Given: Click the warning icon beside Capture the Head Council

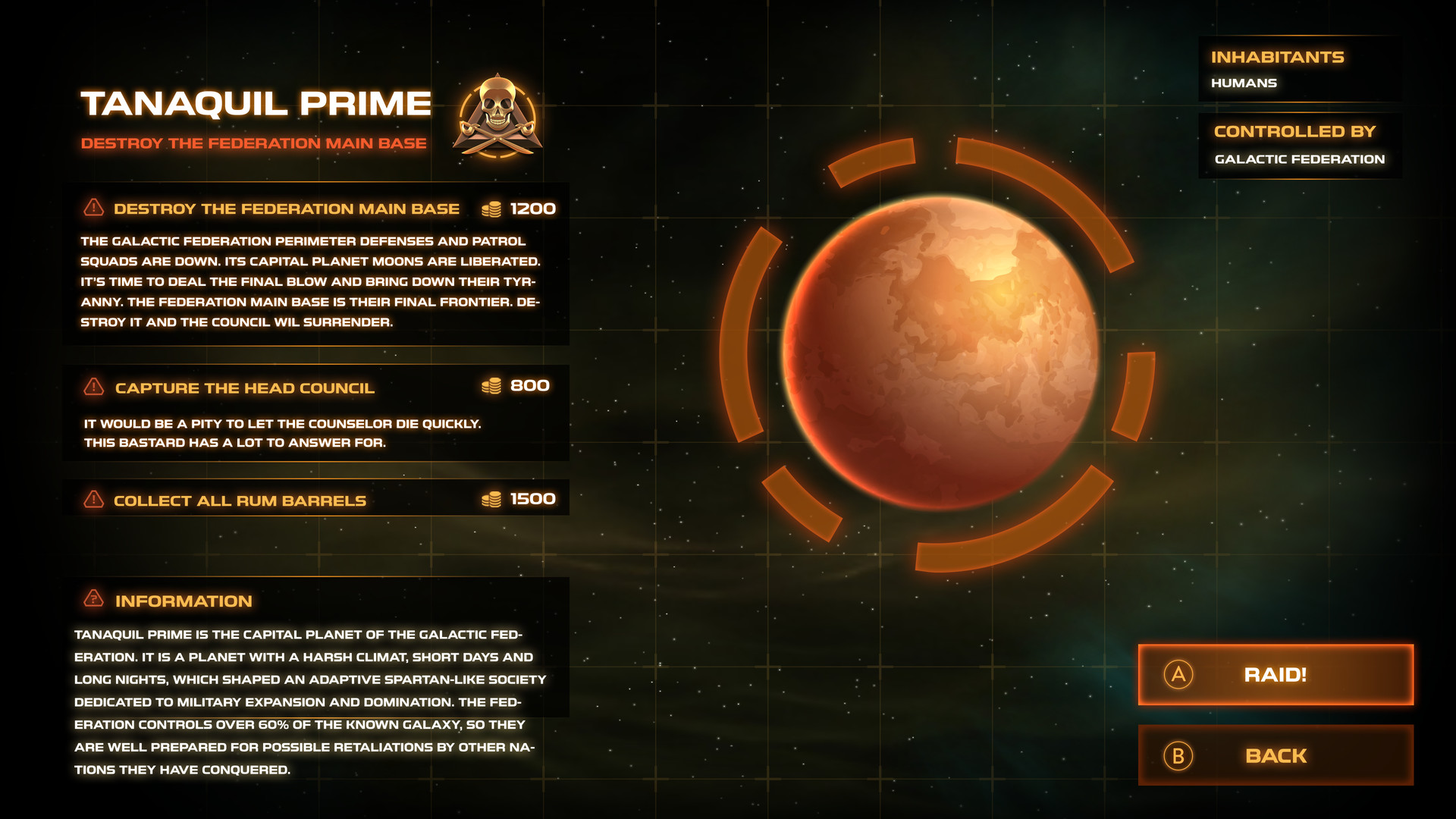Looking at the screenshot, I should tap(93, 388).
